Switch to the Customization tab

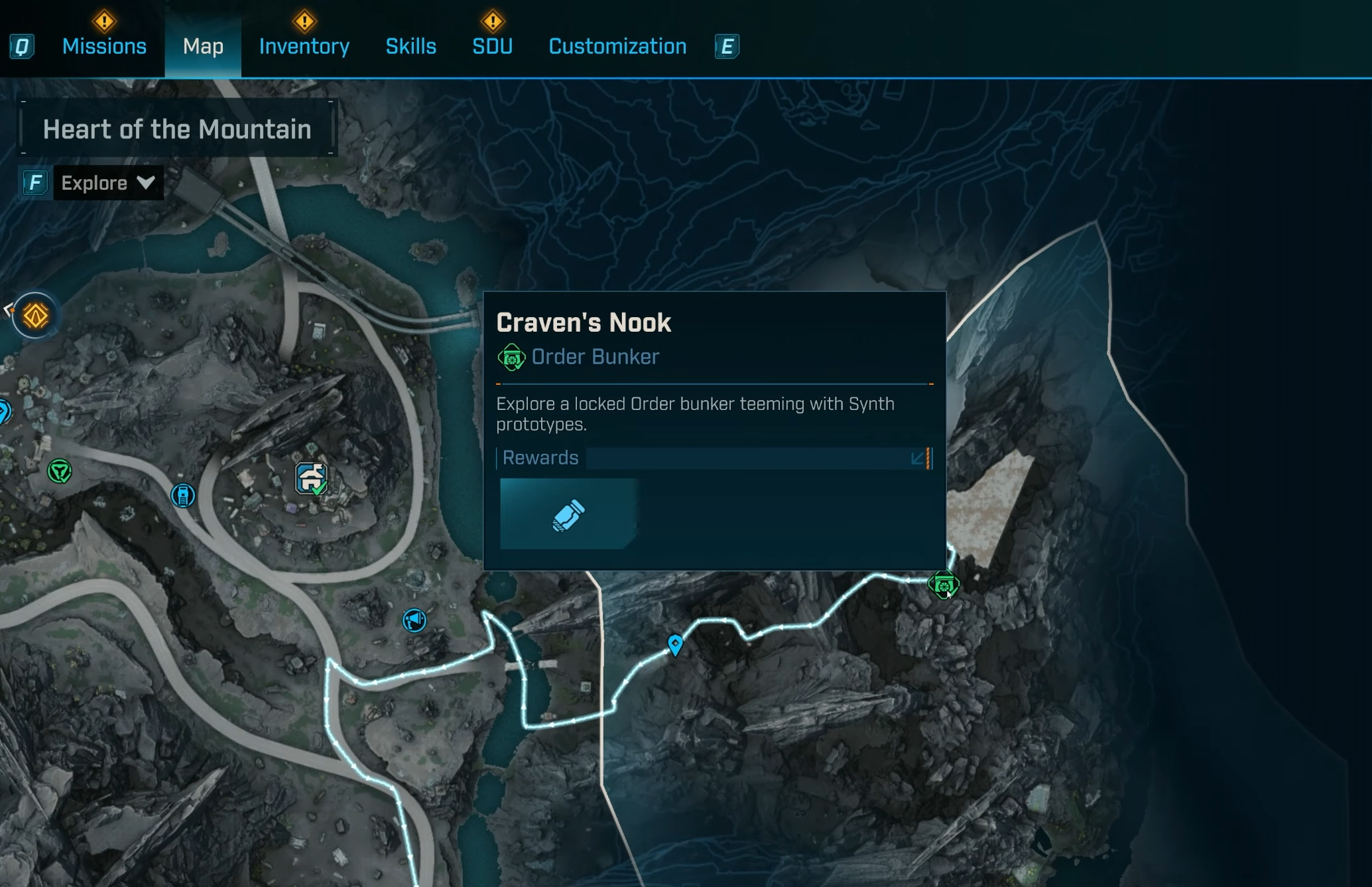coord(617,46)
